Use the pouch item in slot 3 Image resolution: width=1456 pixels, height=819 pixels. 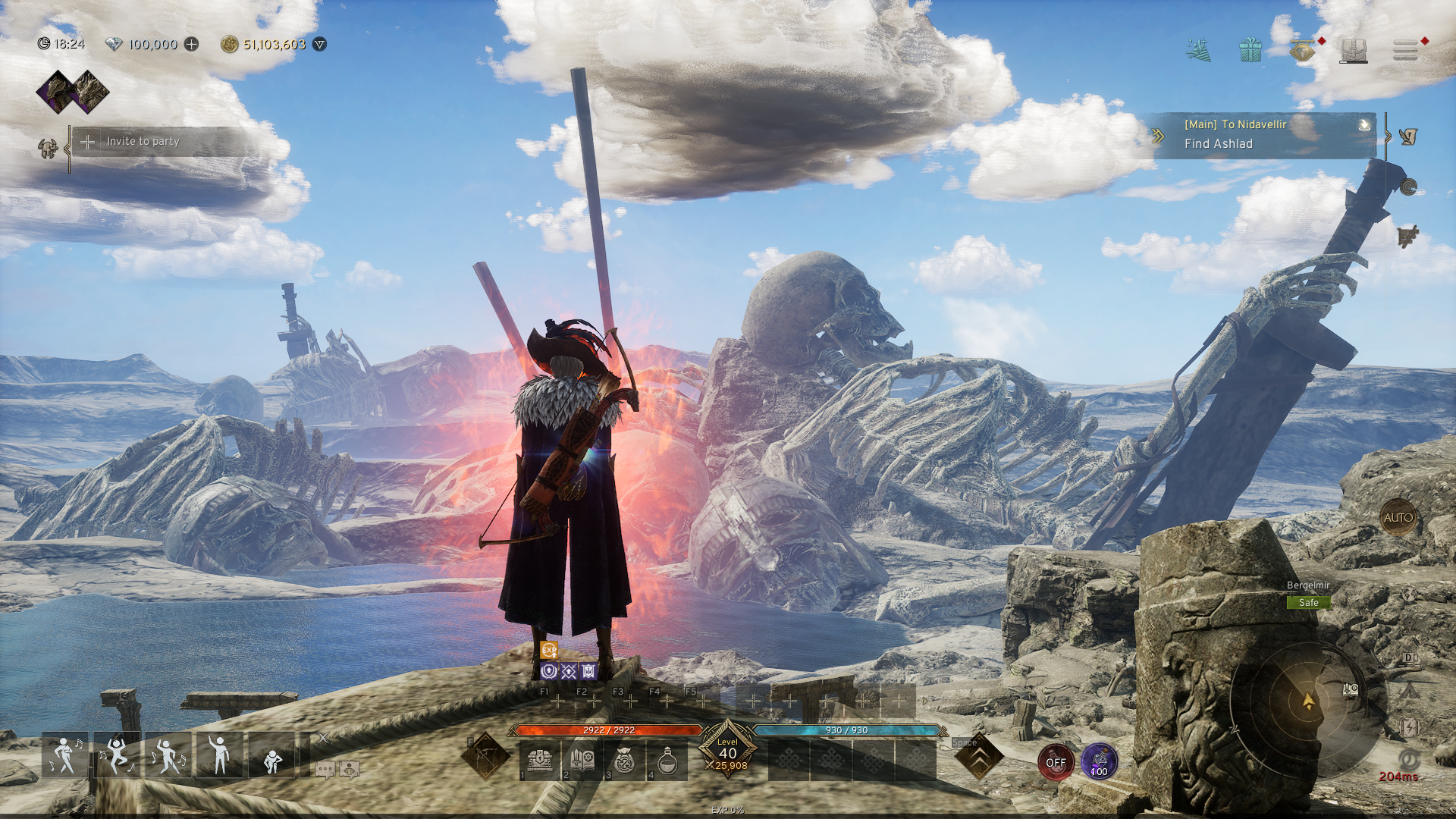pyautogui.click(x=624, y=761)
